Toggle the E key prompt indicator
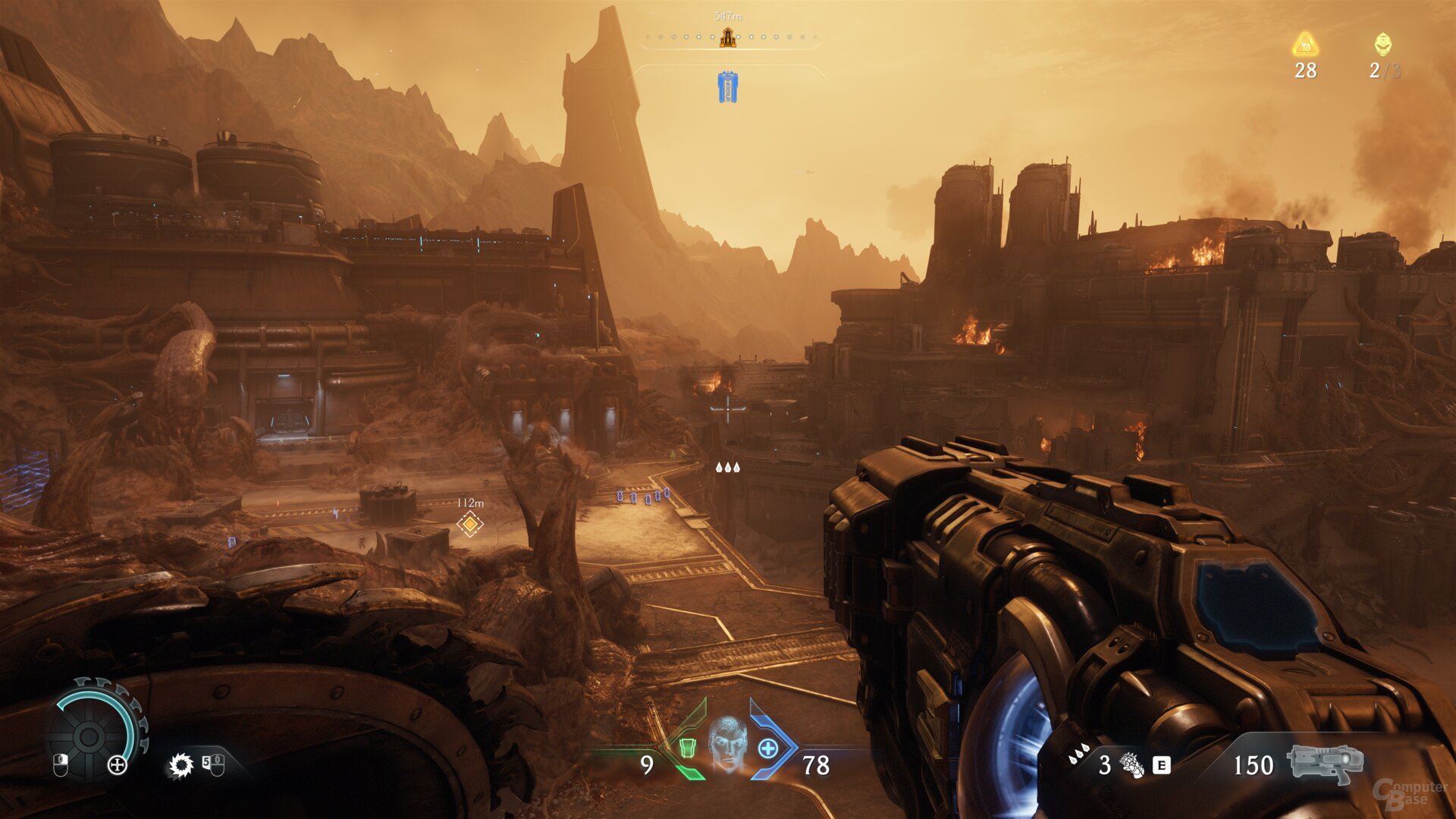The width and height of the screenshot is (1456, 819). pos(1162,765)
